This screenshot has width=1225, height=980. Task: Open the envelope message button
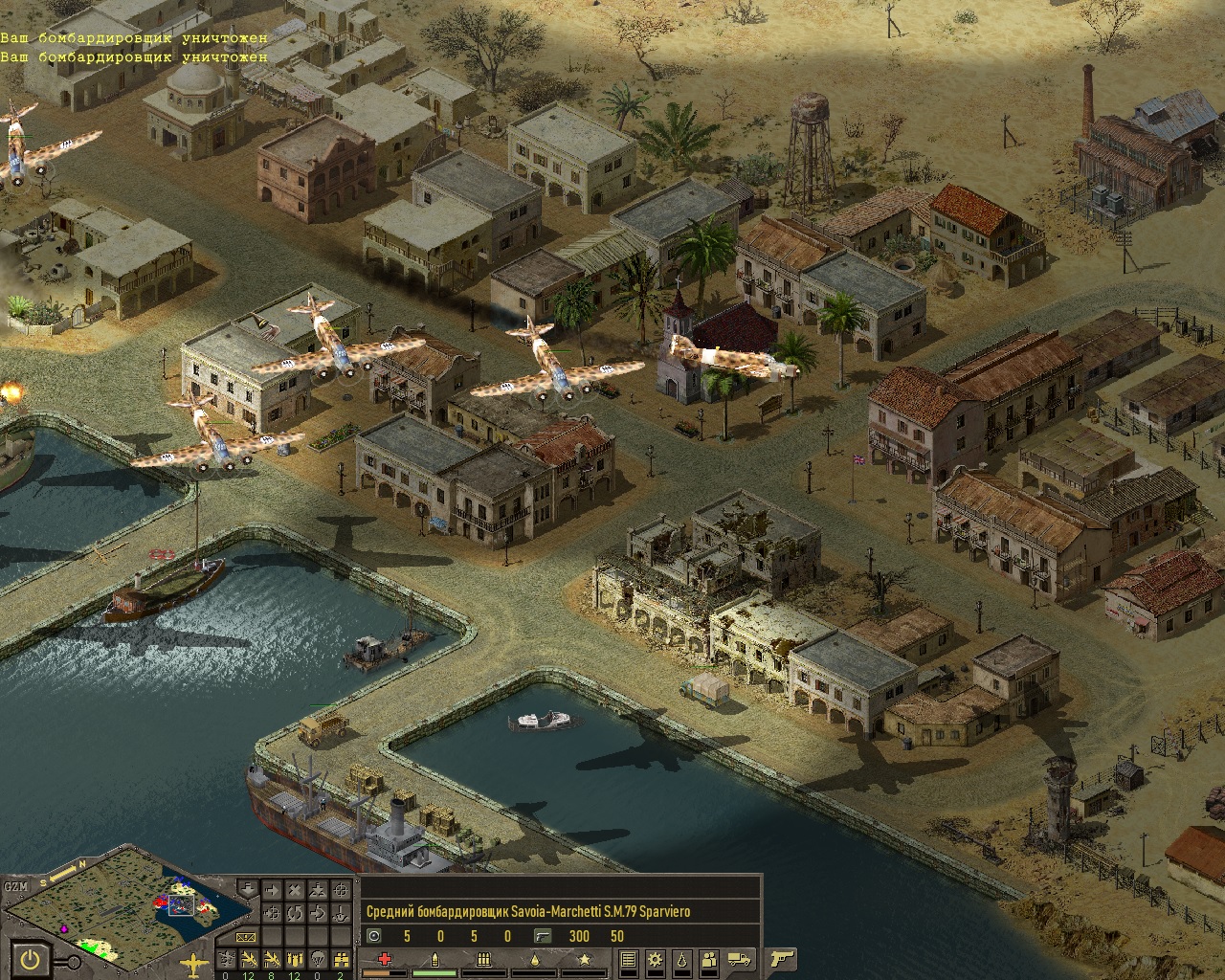pyautogui.click(x=246, y=937)
